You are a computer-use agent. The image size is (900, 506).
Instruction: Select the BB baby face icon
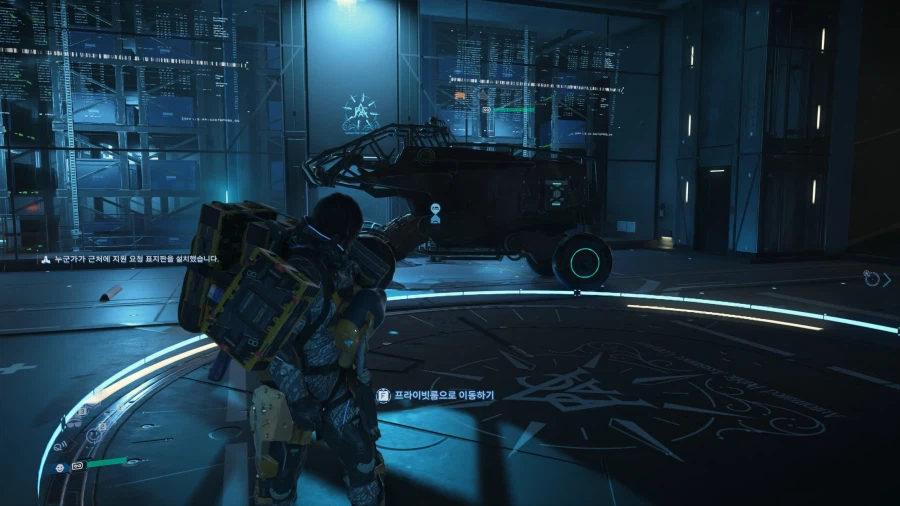[61, 467]
